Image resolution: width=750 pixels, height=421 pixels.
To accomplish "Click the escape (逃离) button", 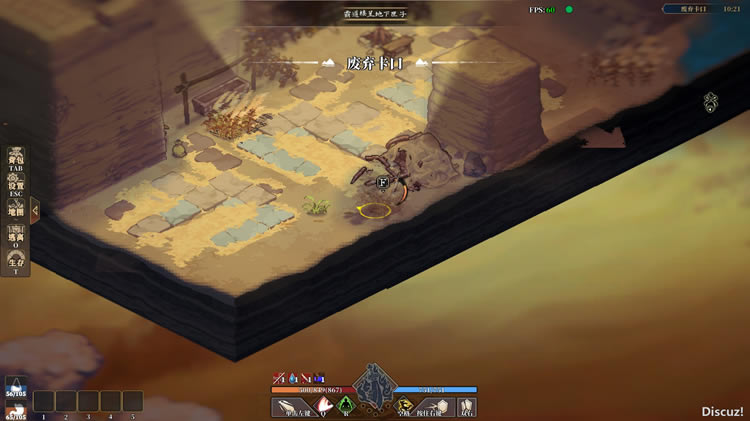I will [15, 237].
